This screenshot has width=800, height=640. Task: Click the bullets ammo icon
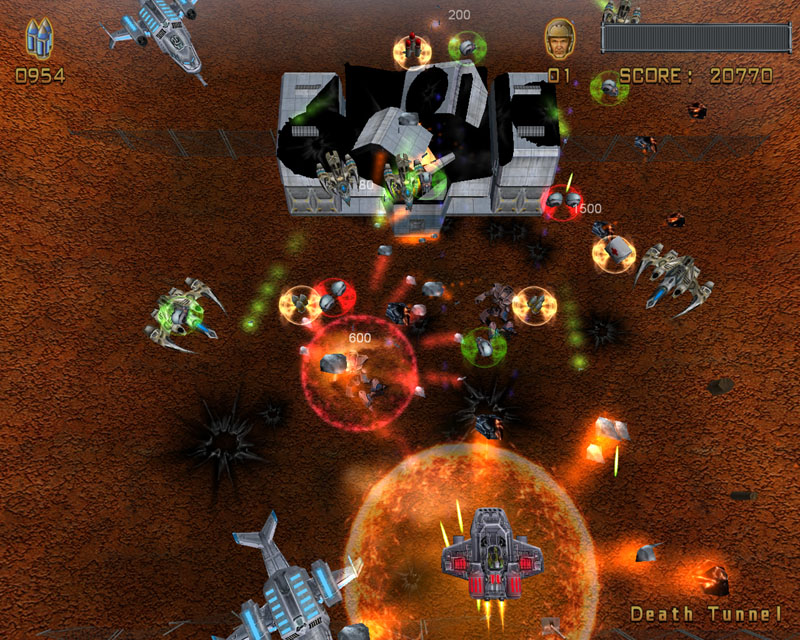(x=39, y=40)
